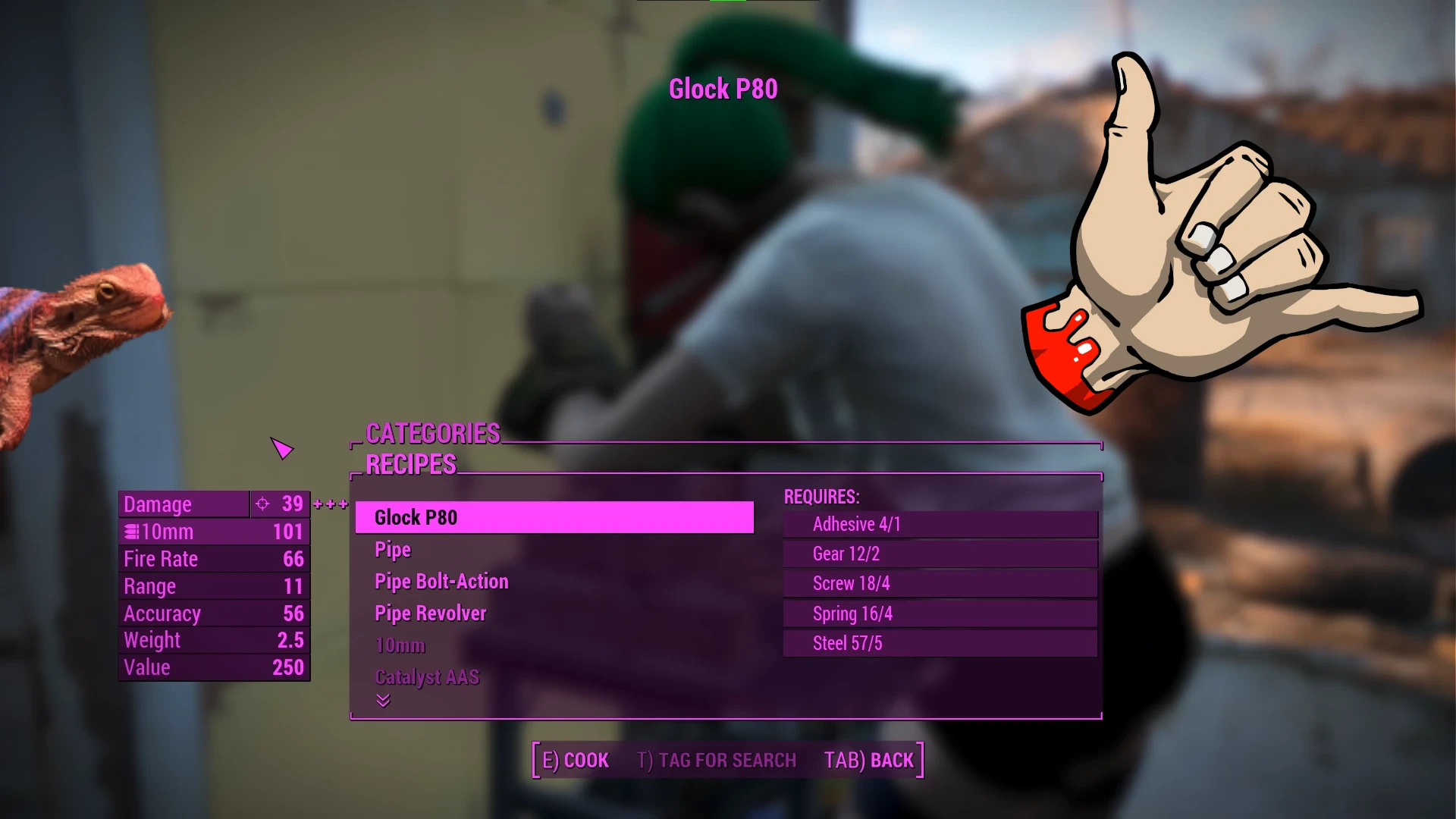Expand the recipe list with the double chevron

click(384, 701)
